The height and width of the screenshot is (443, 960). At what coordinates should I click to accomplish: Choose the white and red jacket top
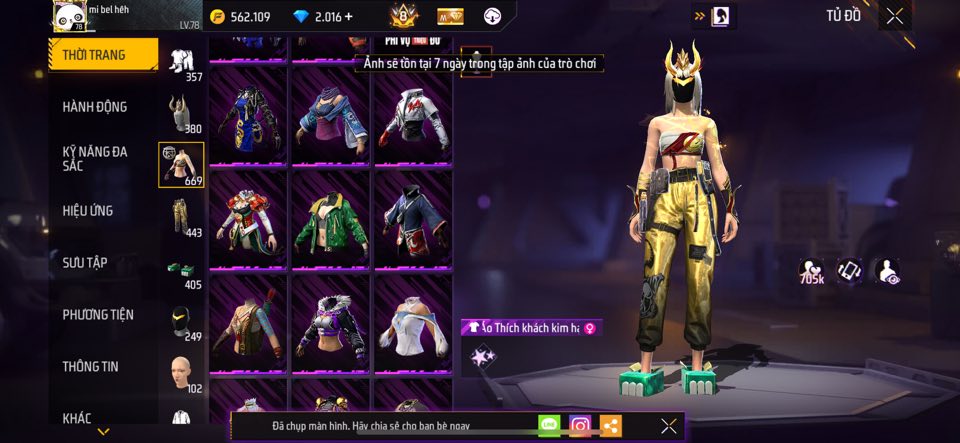point(412,116)
